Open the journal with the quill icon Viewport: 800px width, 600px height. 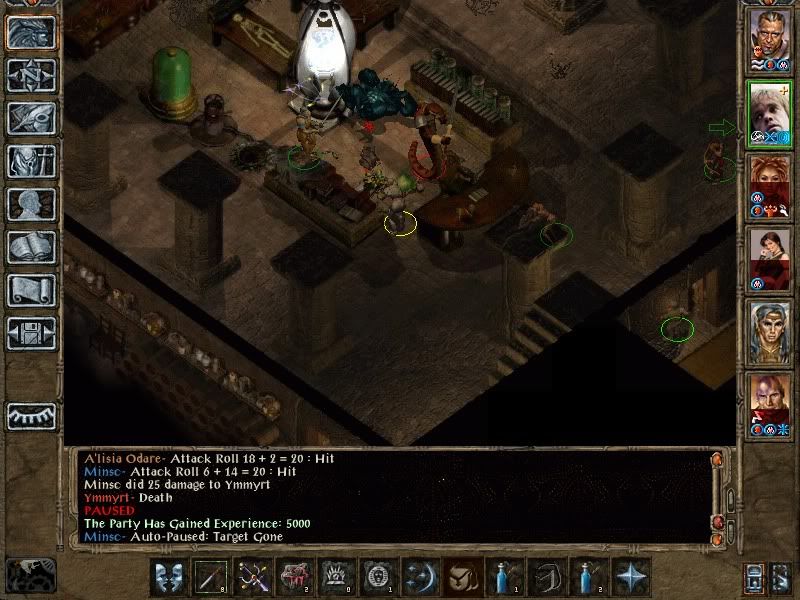30,118
